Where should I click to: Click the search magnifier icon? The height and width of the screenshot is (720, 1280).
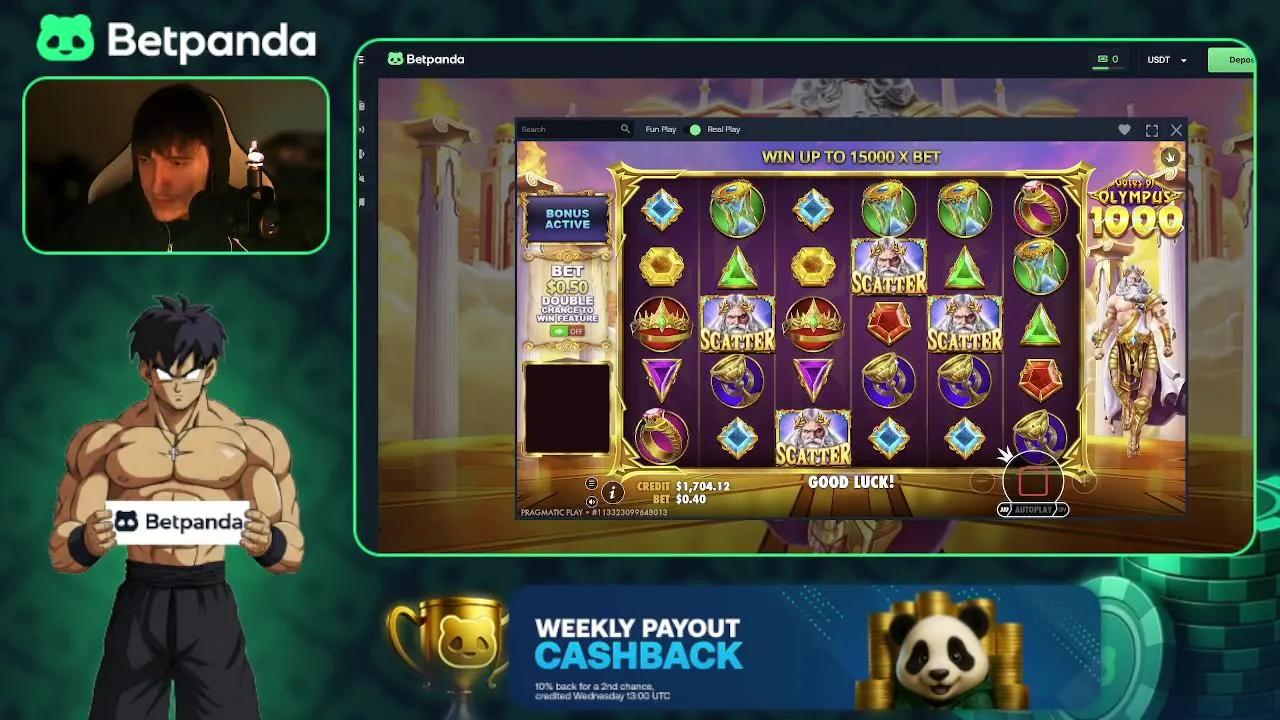tap(626, 130)
